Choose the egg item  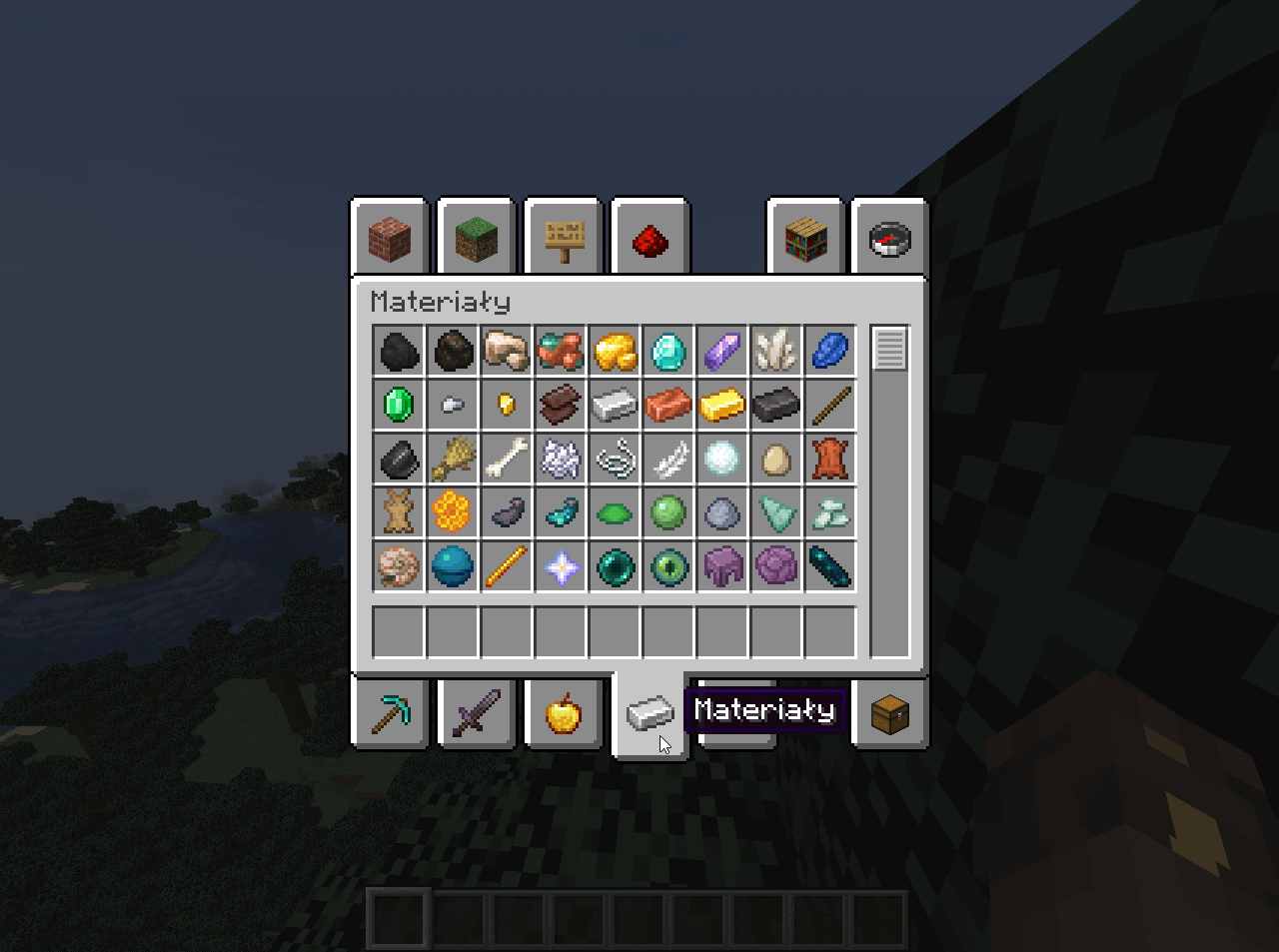pos(775,459)
